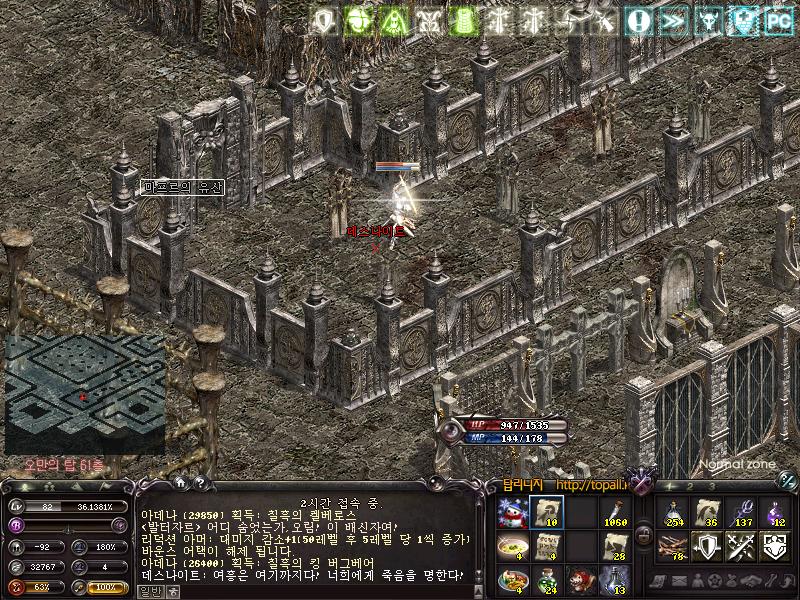The width and height of the screenshot is (800, 600).
Task: Select the arrow bundle with 78 count
Action: coord(673,546)
